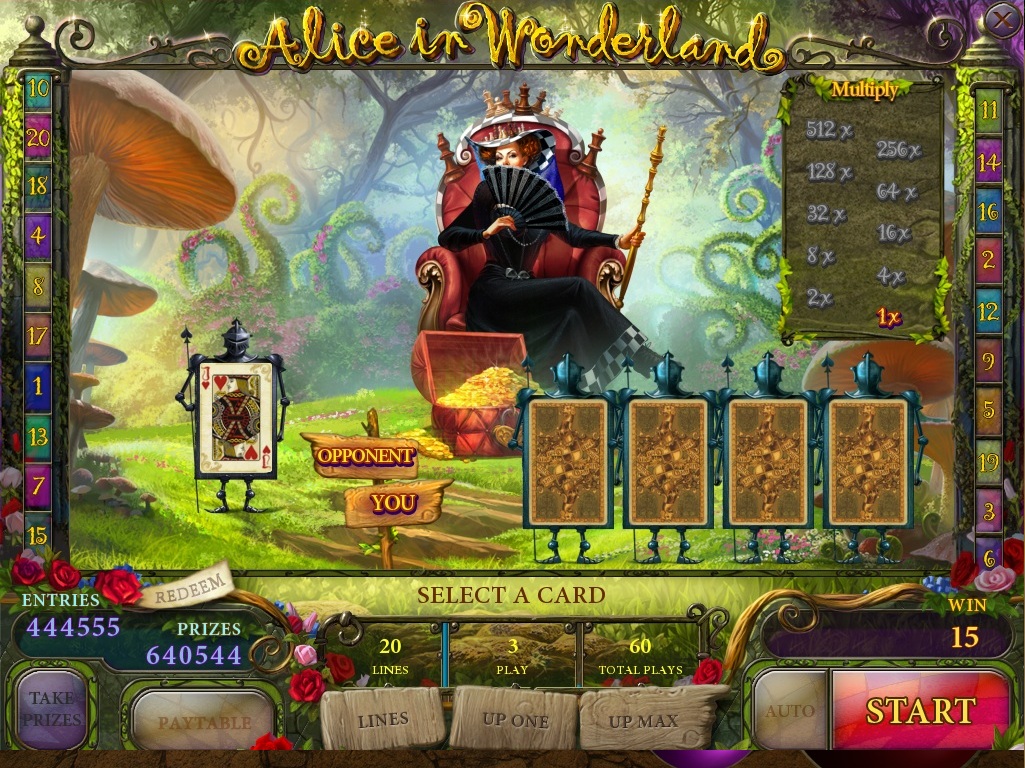1025x768 pixels.
Task: Open the PAYTABLE
Action: pyautogui.click(x=204, y=721)
